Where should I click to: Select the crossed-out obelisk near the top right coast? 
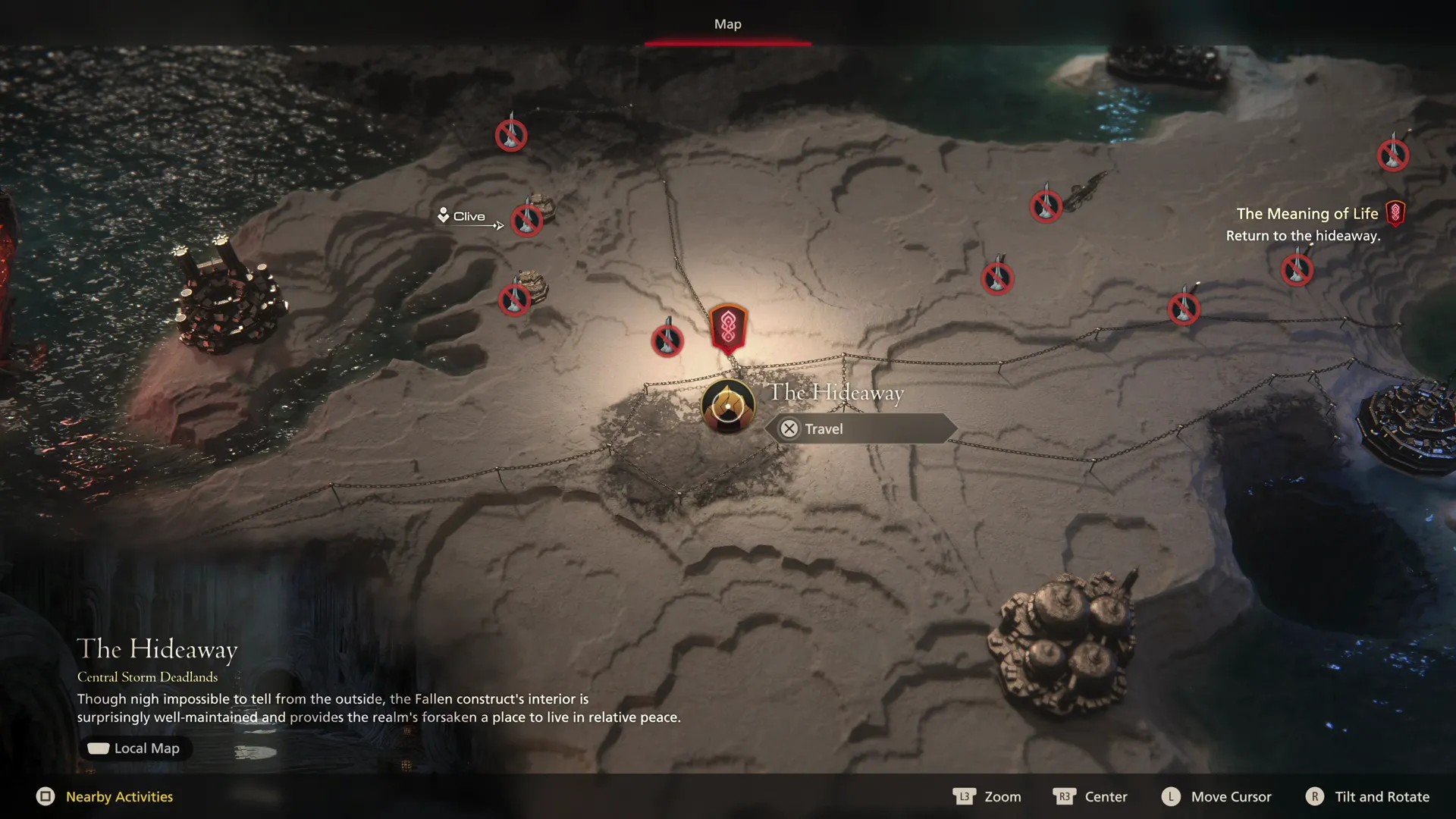click(x=1392, y=154)
